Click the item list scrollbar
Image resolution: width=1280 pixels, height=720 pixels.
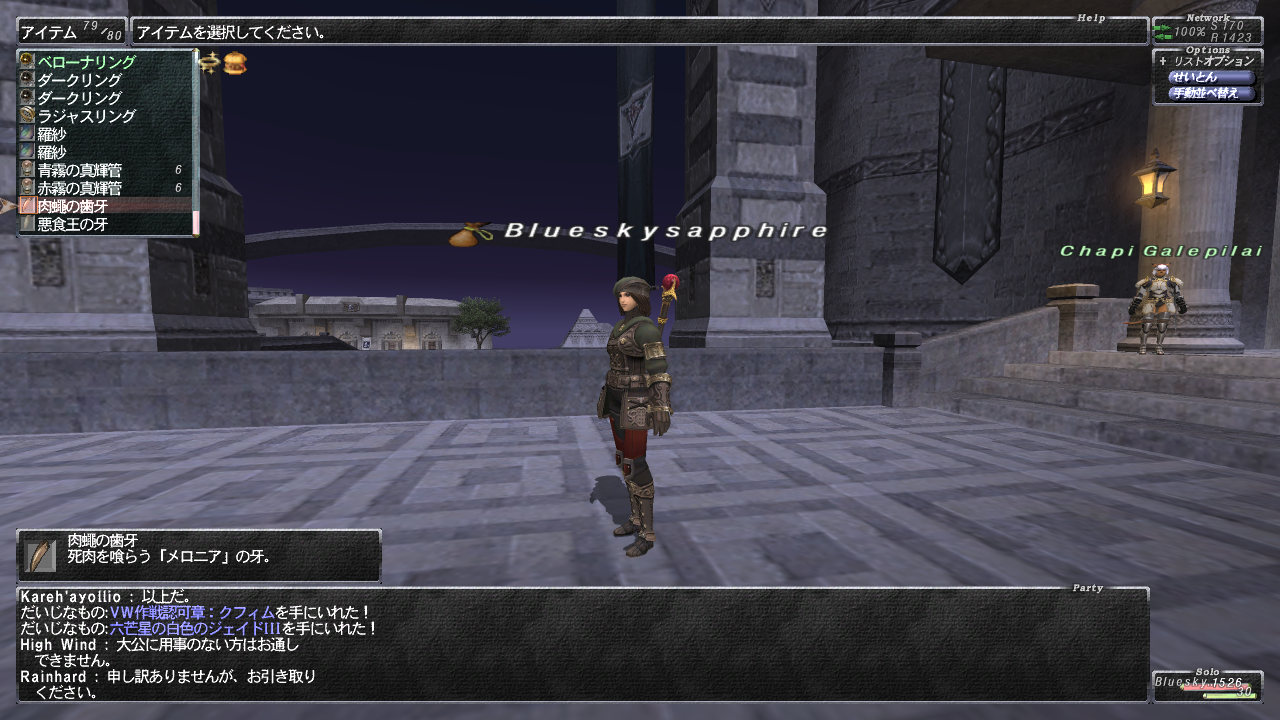[196, 140]
